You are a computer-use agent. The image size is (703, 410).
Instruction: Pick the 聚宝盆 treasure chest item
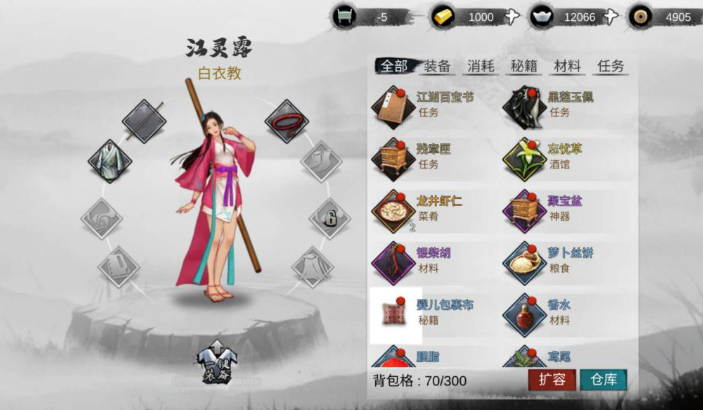(x=525, y=209)
